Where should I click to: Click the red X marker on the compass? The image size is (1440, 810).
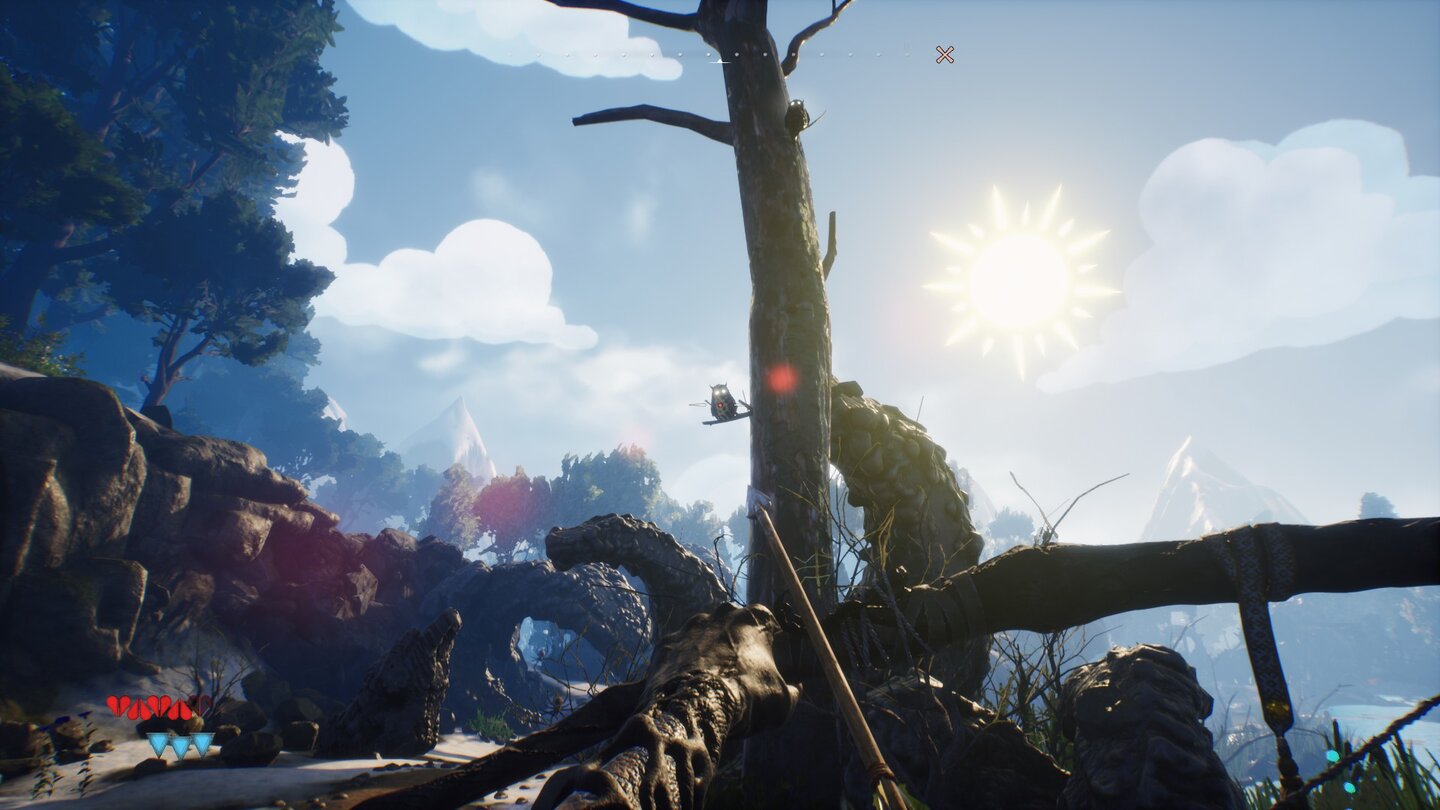(x=944, y=53)
